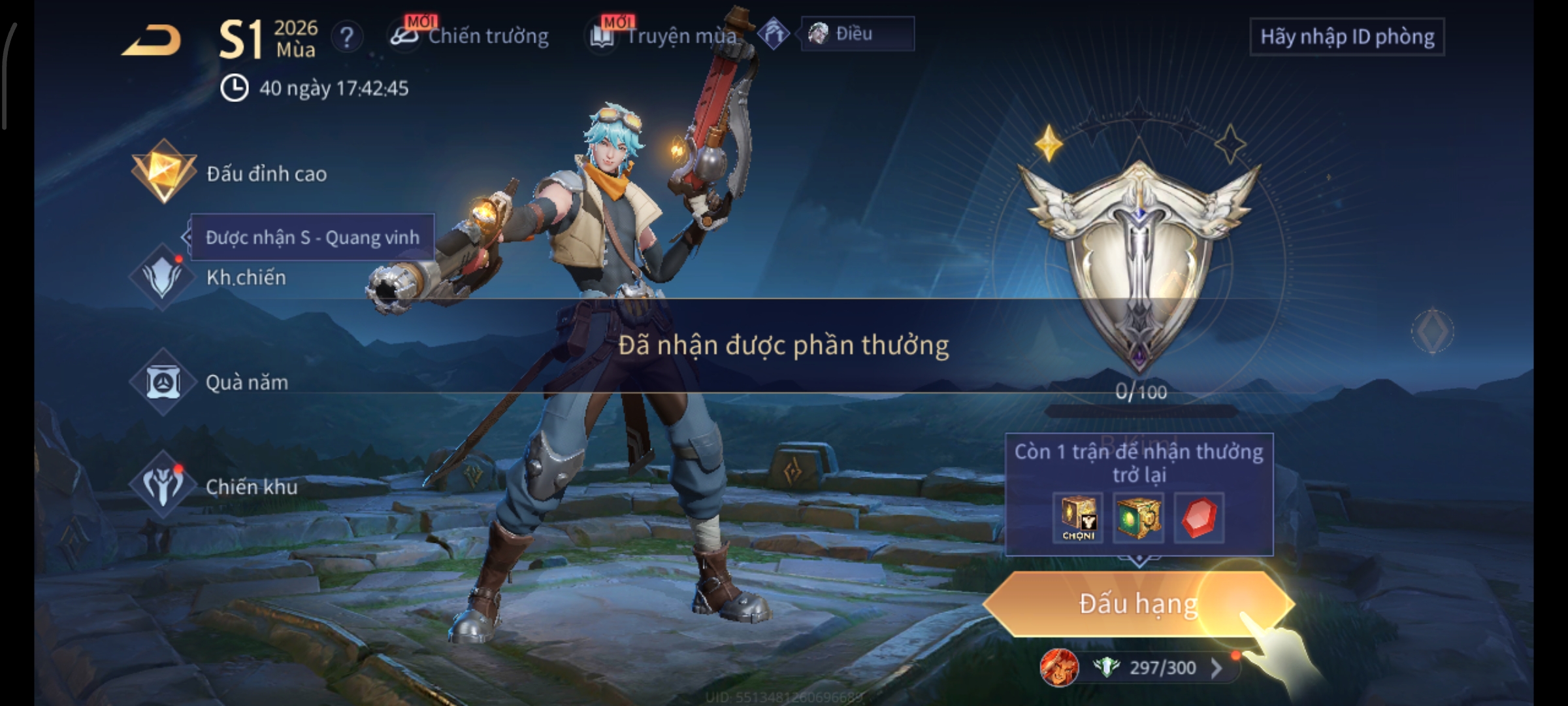
Task: Start a ranked match with Đấu hạng
Action: 1137,603
